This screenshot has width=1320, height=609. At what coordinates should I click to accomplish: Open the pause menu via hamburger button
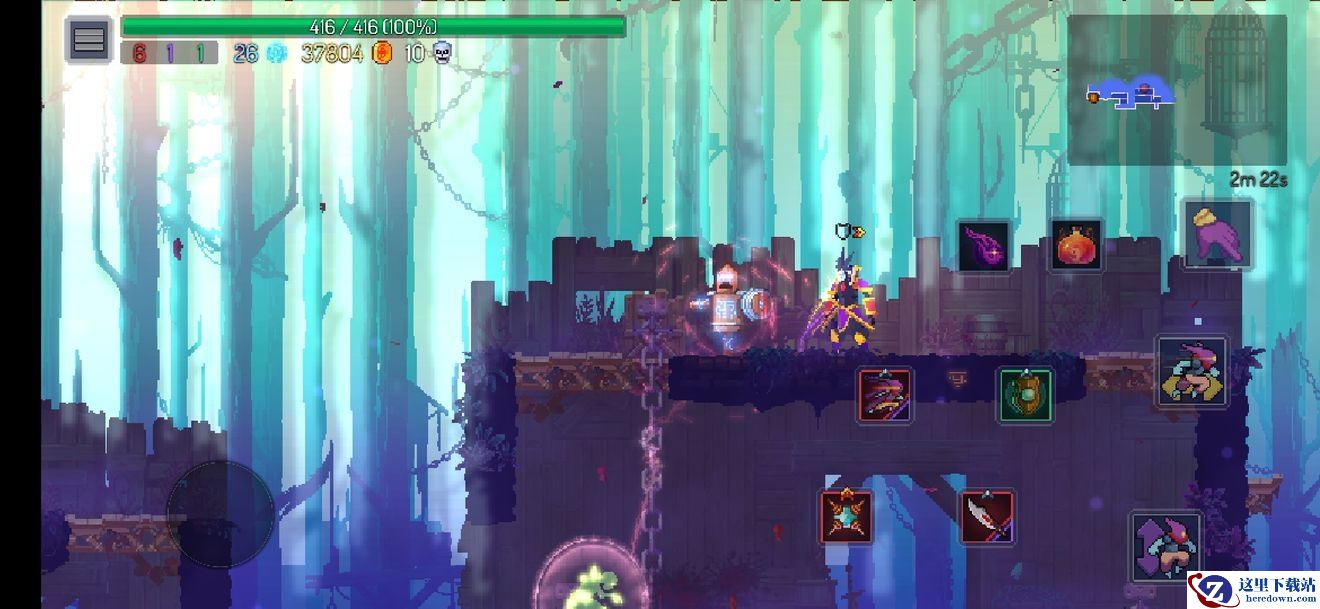point(89,40)
